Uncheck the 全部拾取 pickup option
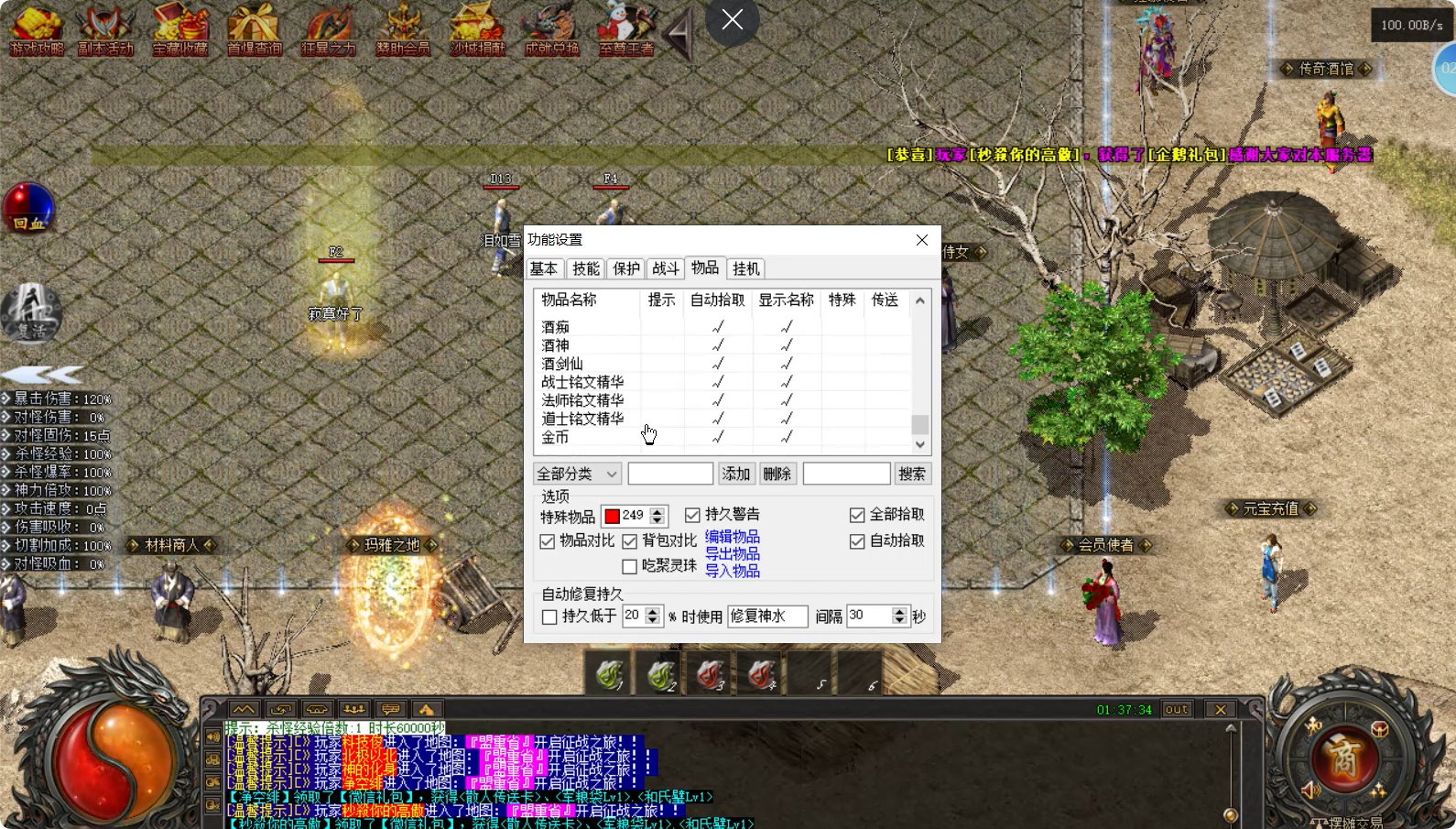 point(858,514)
